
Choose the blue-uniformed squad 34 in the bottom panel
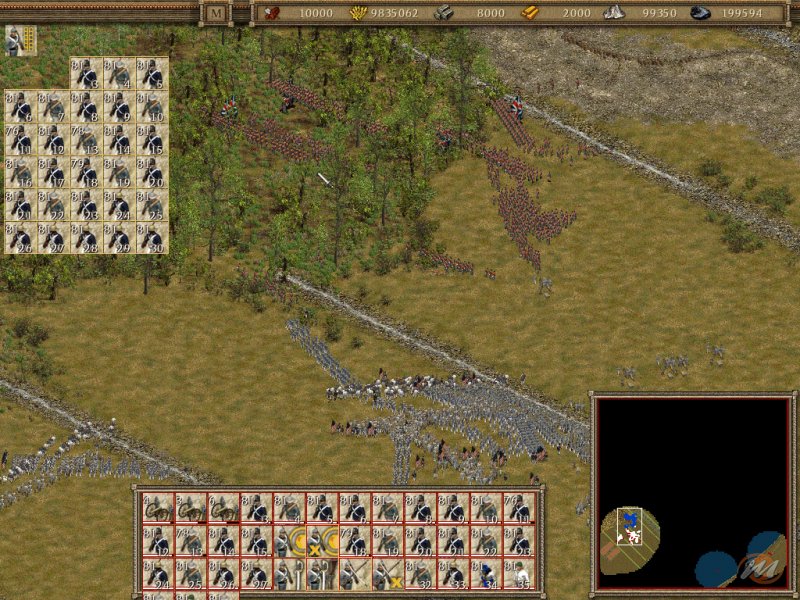[x=487, y=573]
